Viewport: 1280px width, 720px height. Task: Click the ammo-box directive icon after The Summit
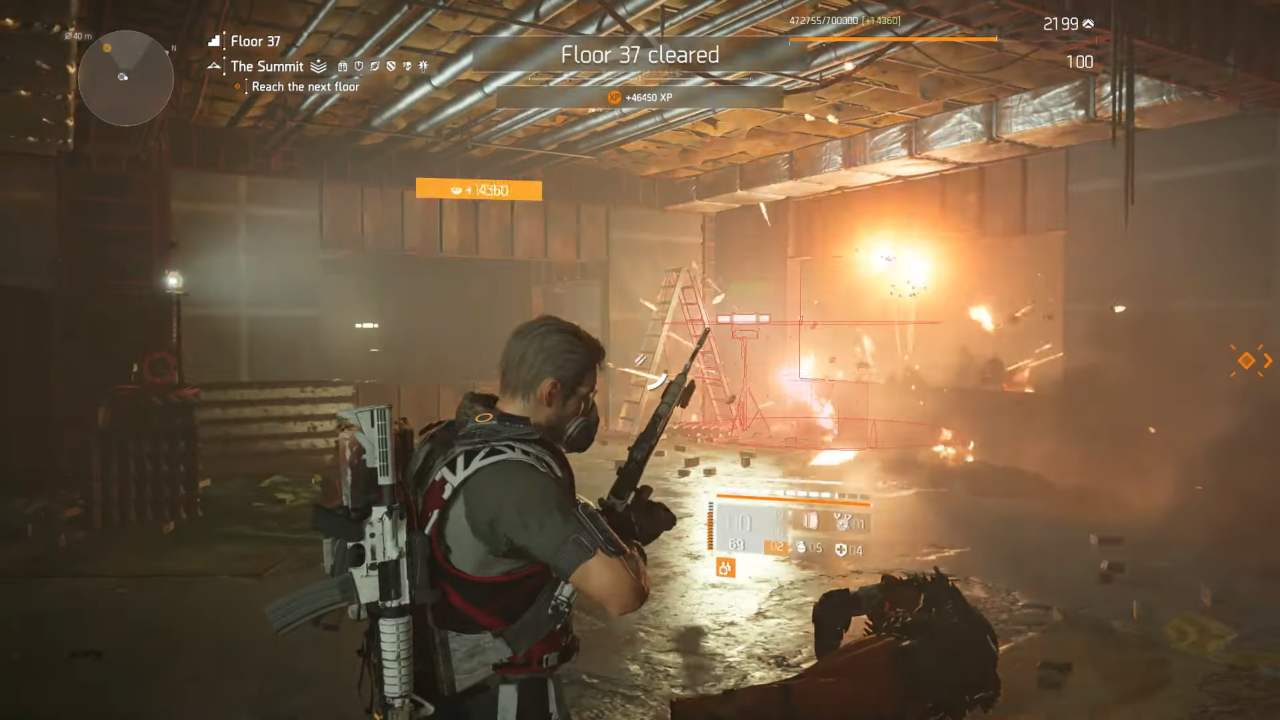click(344, 66)
